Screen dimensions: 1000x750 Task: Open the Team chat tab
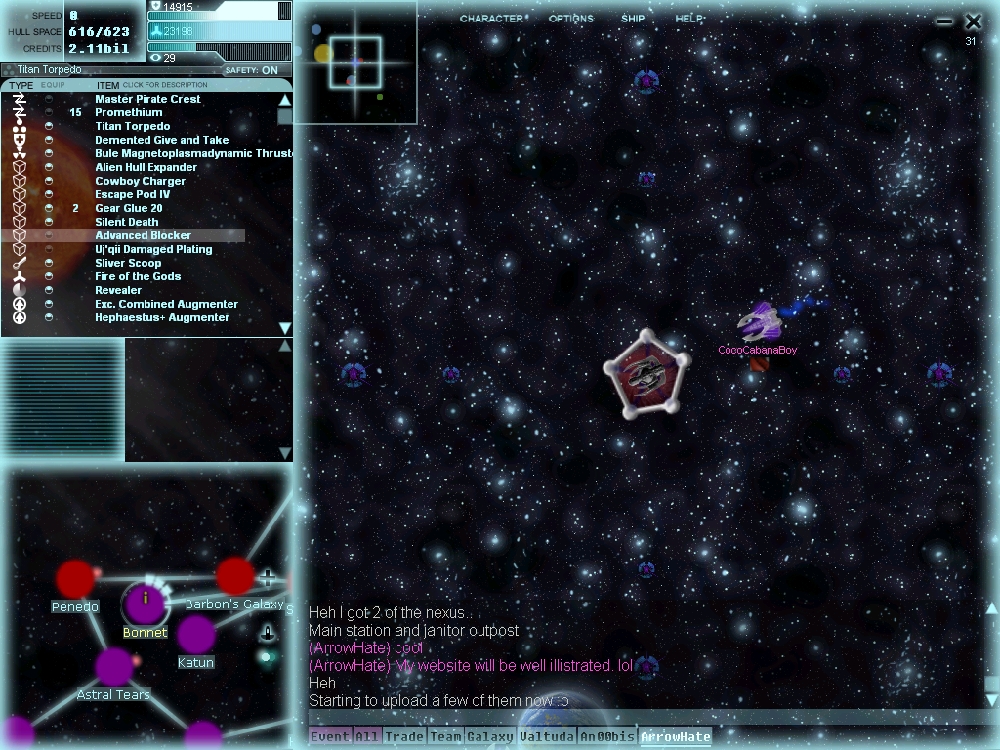446,738
